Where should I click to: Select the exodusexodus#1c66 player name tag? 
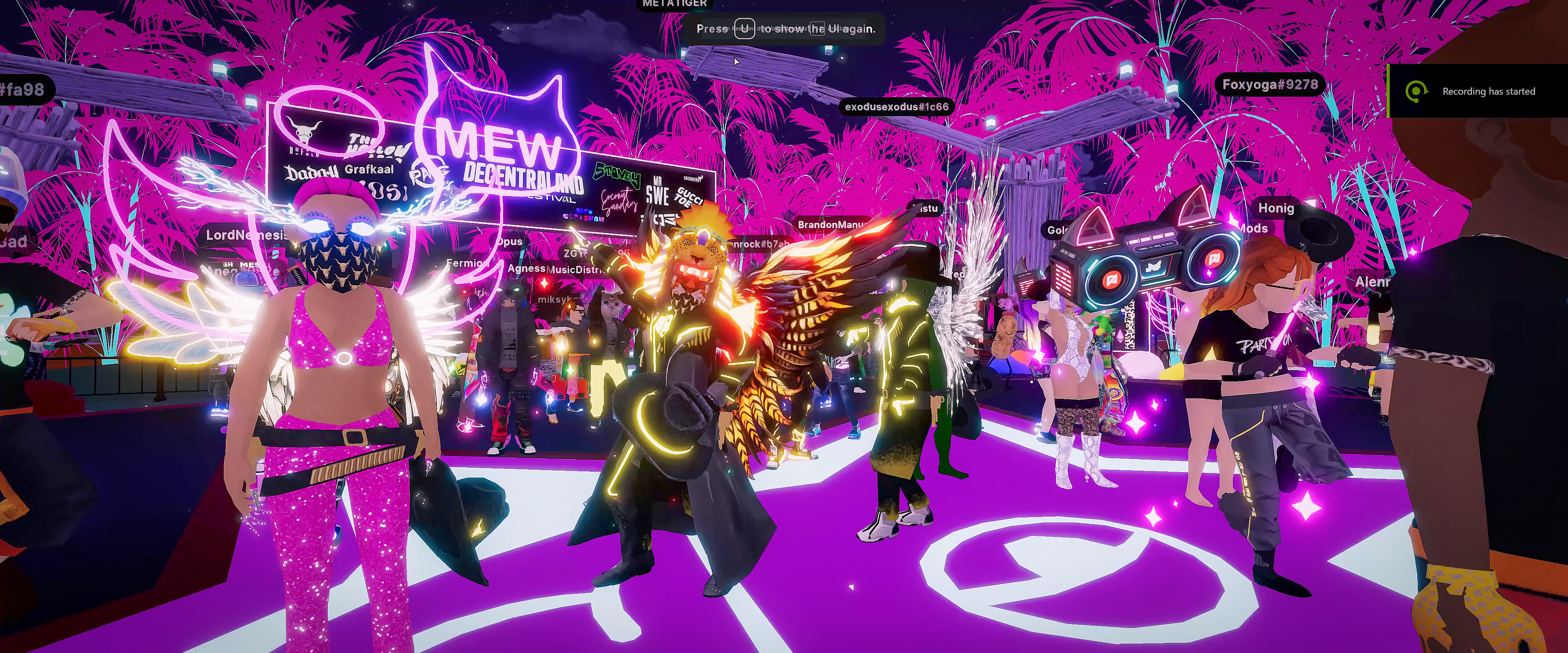897,107
